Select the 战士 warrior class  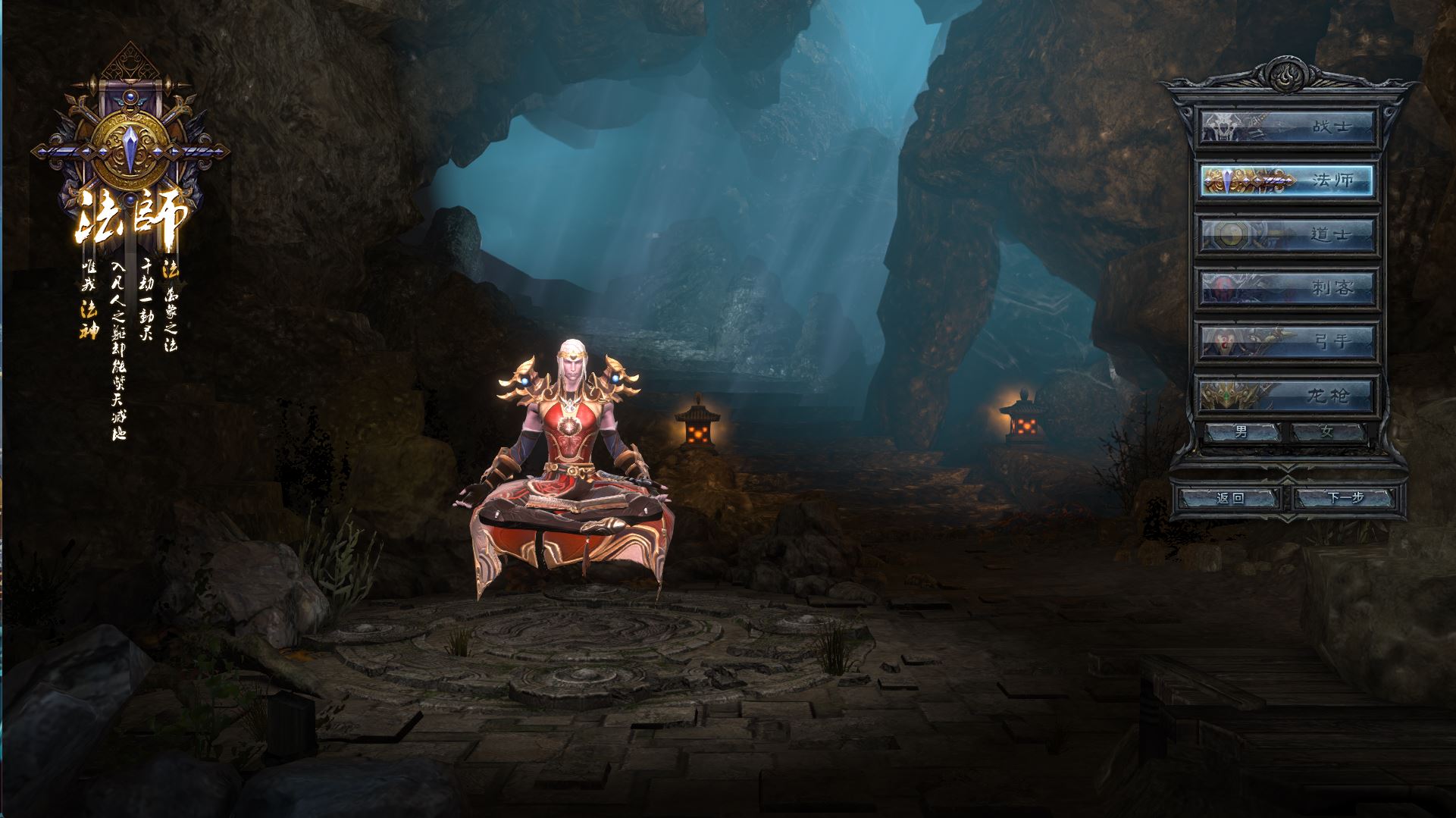pos(1286,127)
